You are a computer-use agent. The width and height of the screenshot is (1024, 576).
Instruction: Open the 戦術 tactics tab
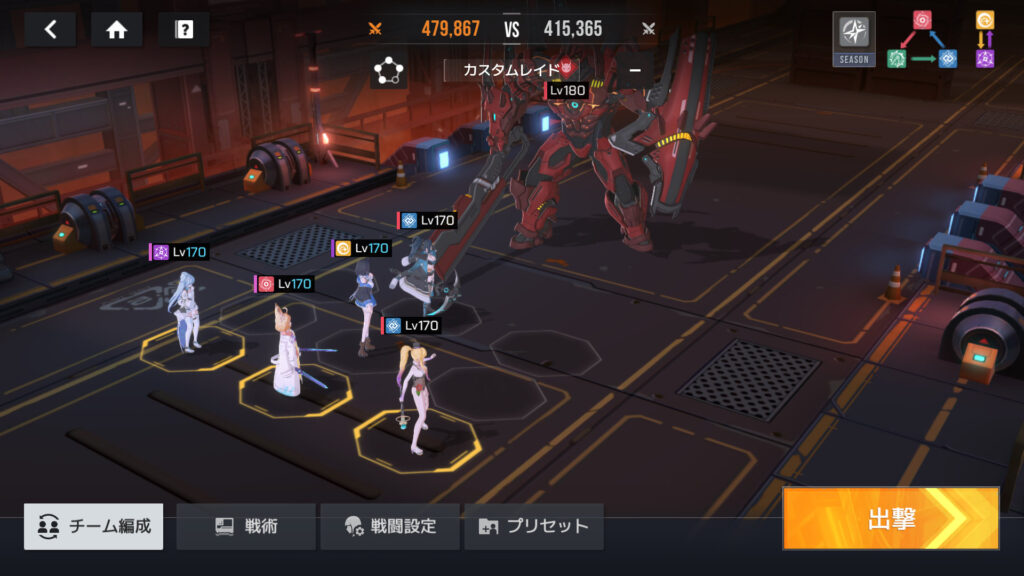pyautogui.click(x=246, y=526)
